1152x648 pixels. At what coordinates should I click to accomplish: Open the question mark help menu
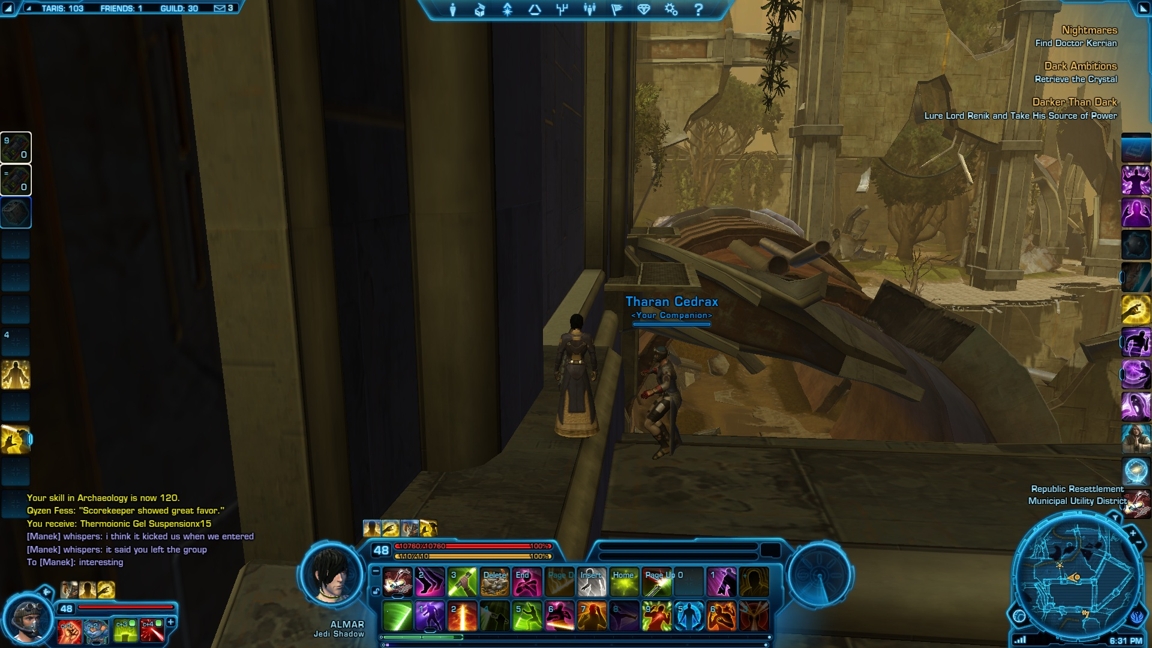click(698, 10)
